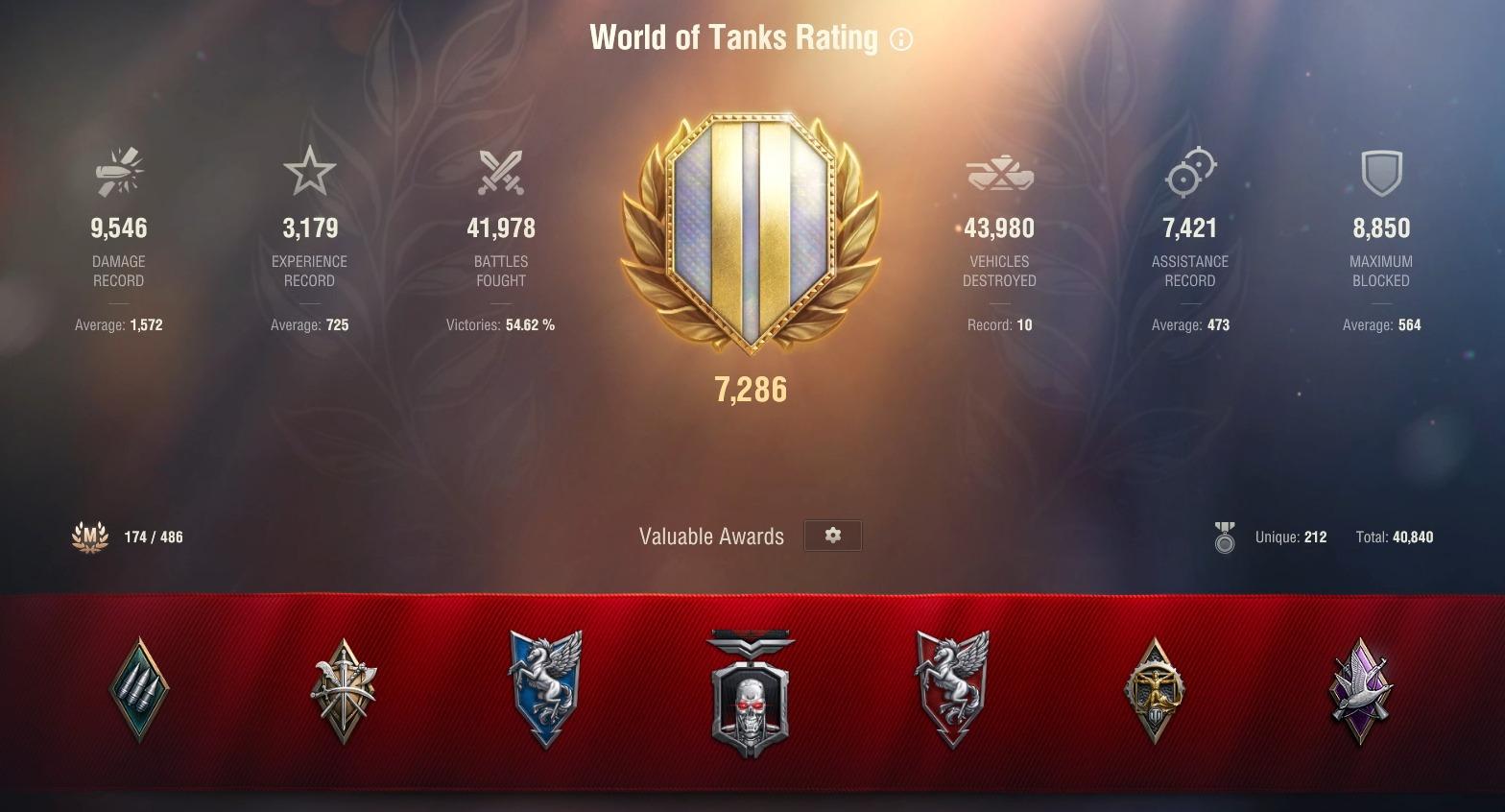Choose the red winged horse shield award
Screen dimensions: 1505x812
(x=952, y=688)
